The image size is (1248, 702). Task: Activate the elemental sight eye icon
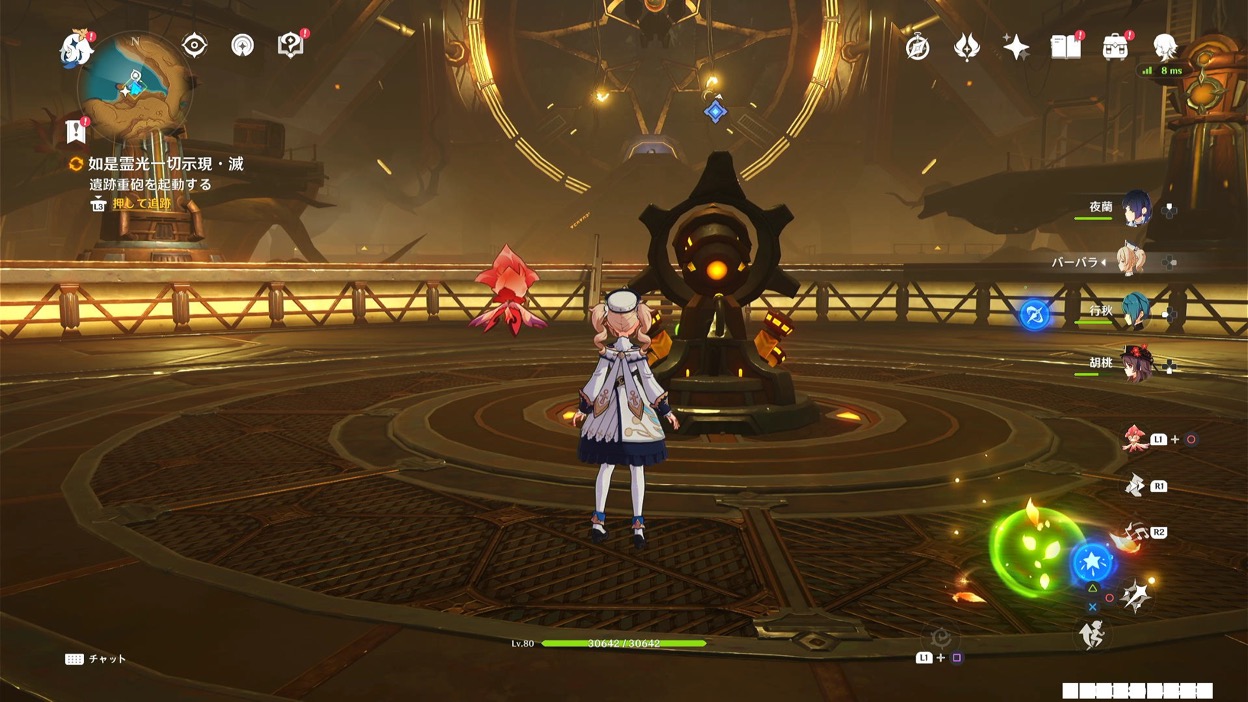[x=194, y=45]
